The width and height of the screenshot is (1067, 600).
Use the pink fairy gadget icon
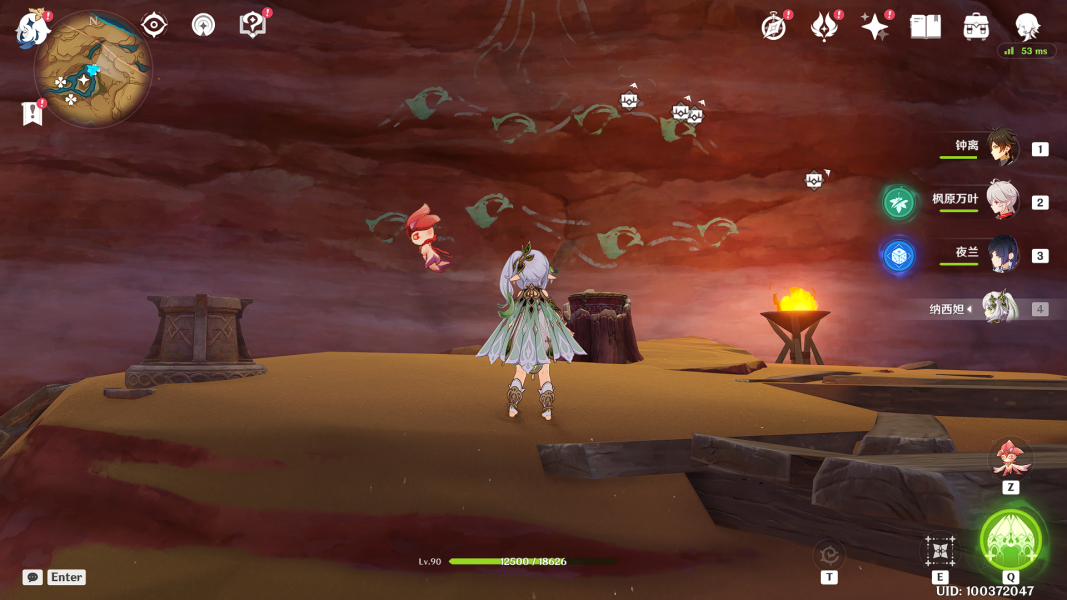coord(1009,458)
